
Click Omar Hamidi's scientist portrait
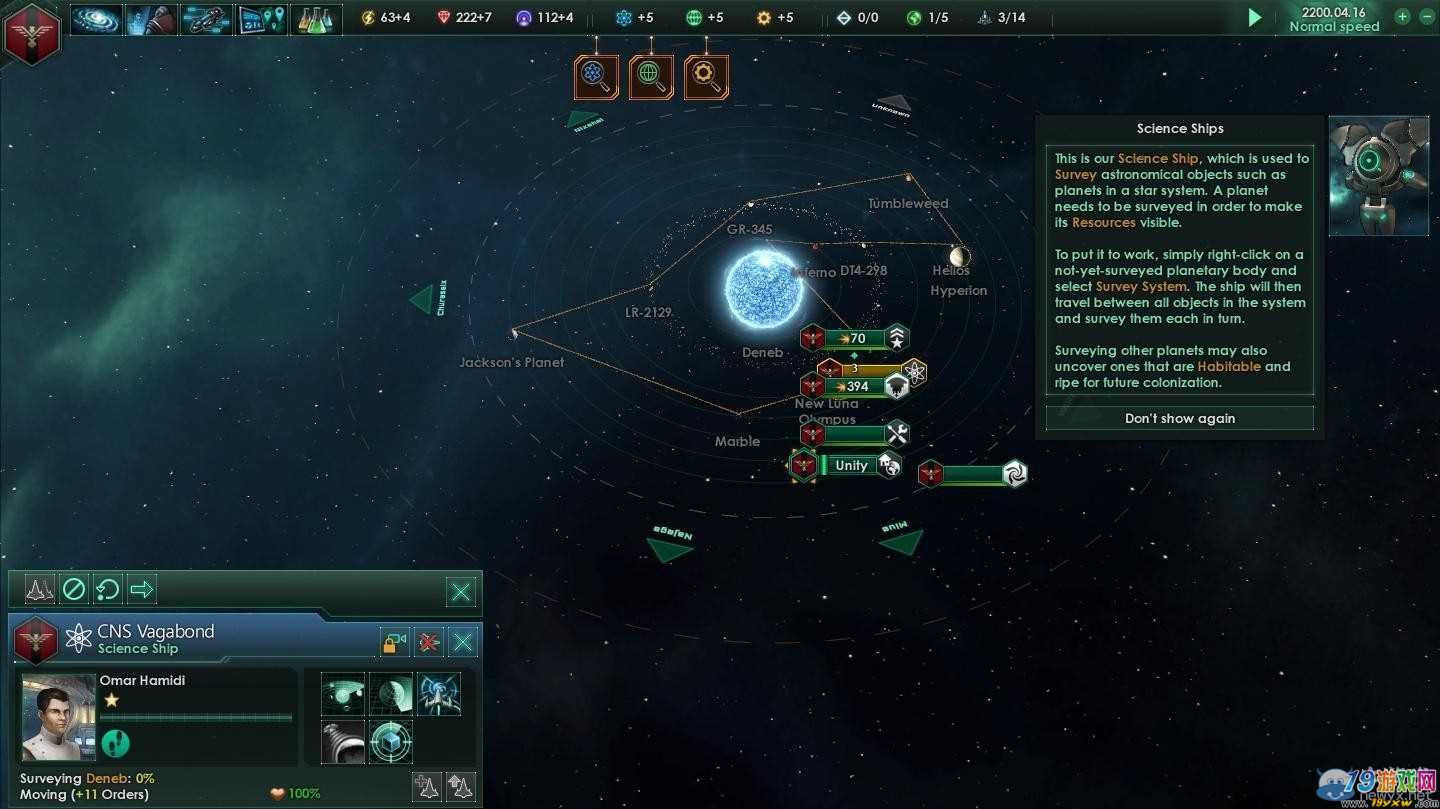coord(59,717)
